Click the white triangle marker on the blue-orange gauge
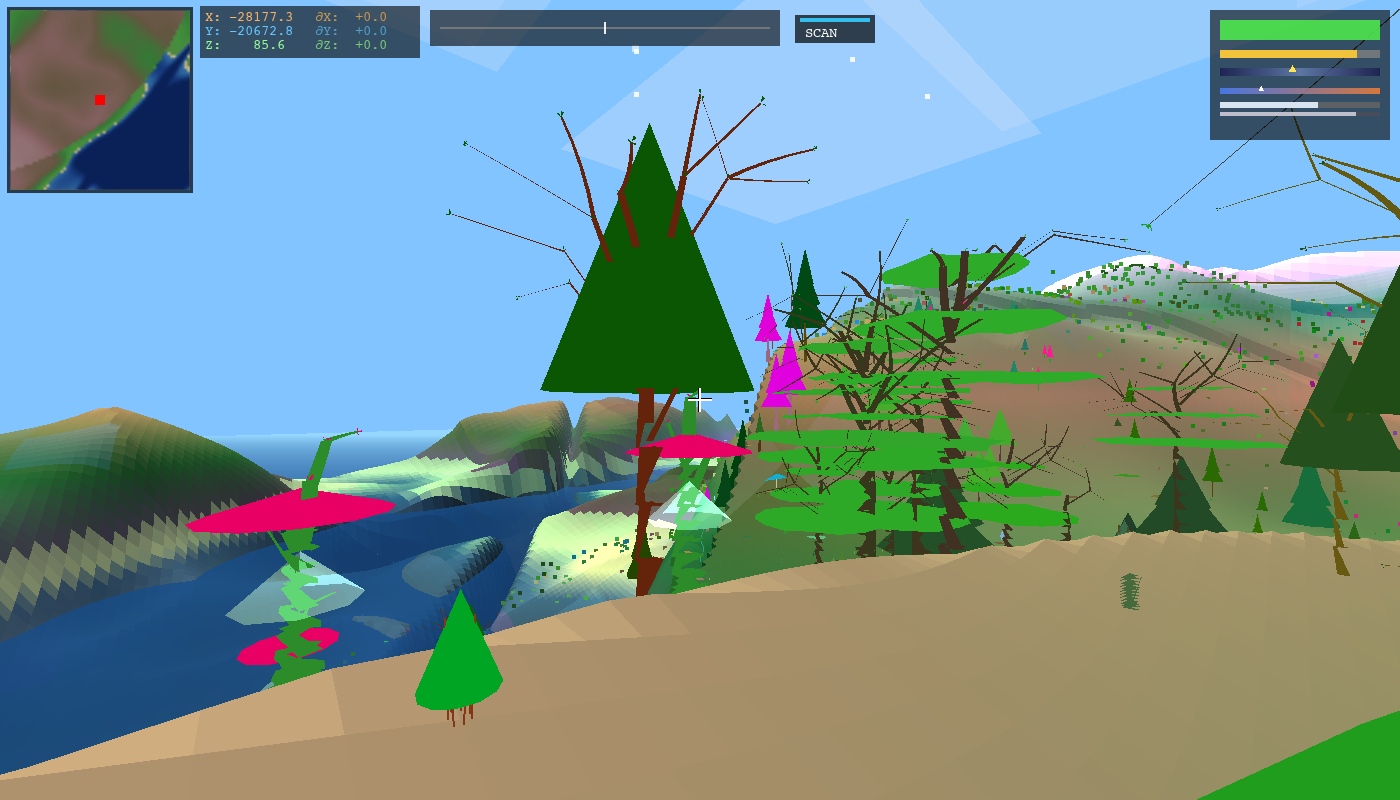Screen dimensions: 1400x800 [1261, 88]
